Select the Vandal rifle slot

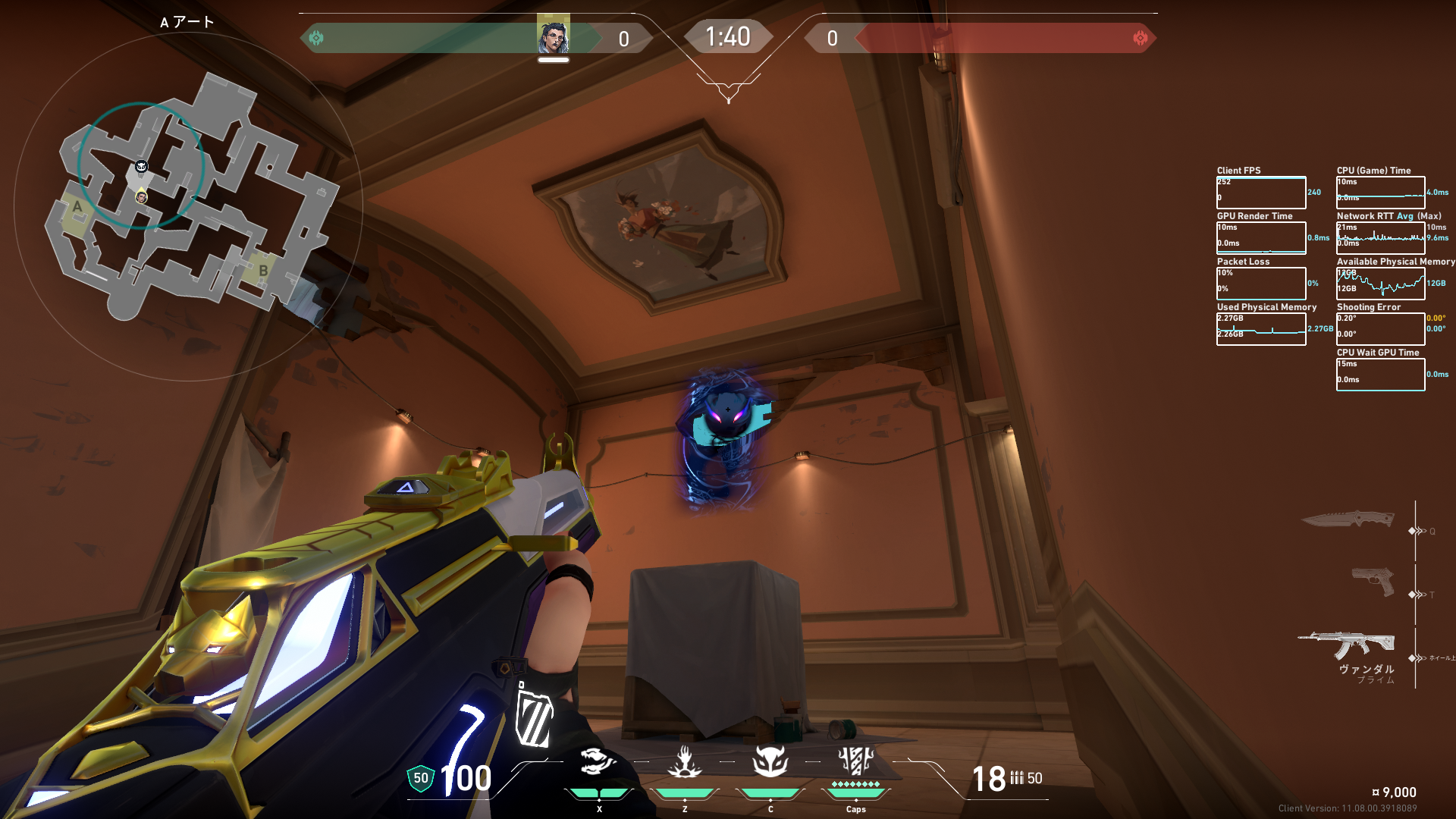[1347, 645]
